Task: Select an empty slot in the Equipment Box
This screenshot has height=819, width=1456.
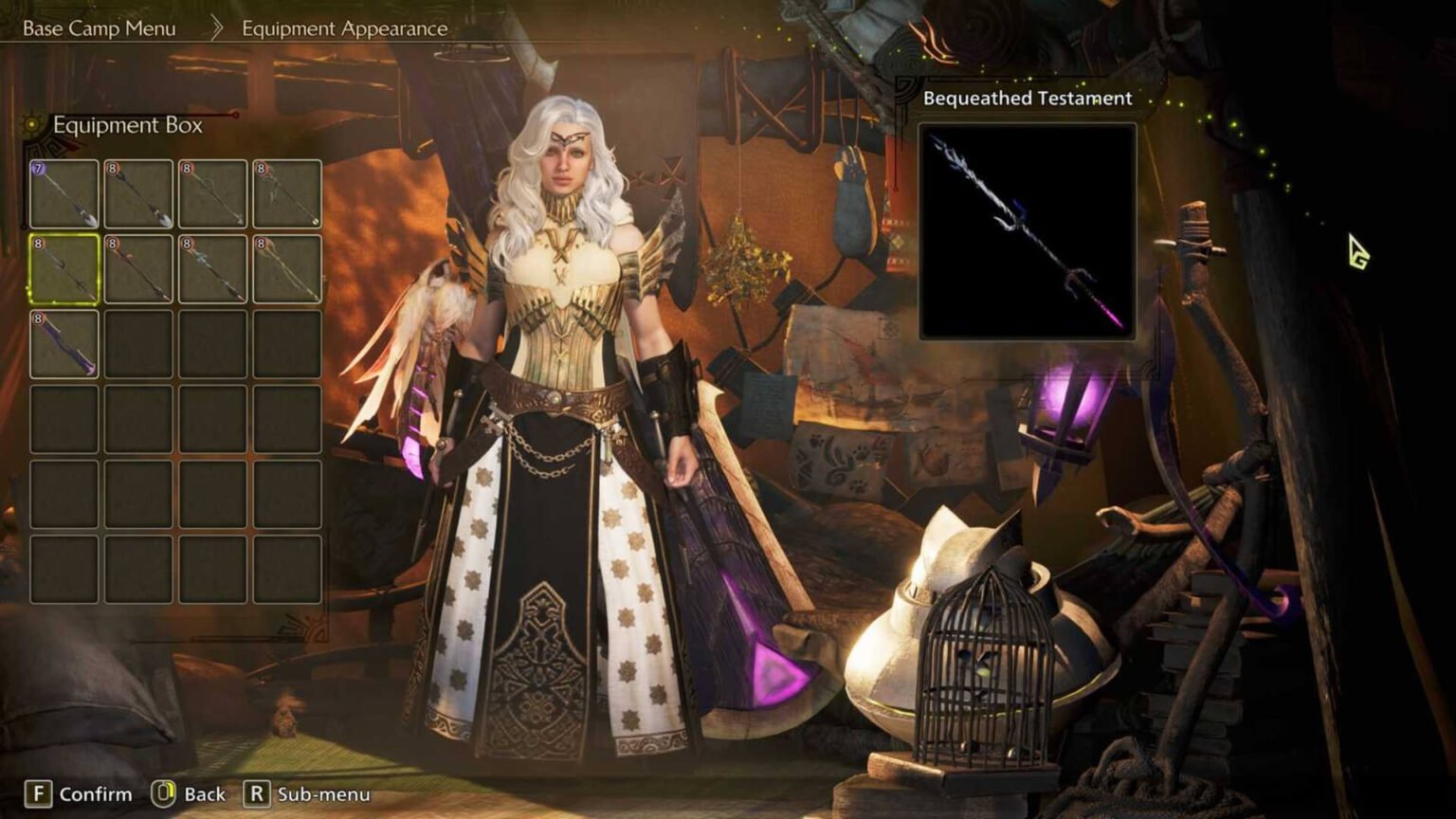Action: point(137,417)
